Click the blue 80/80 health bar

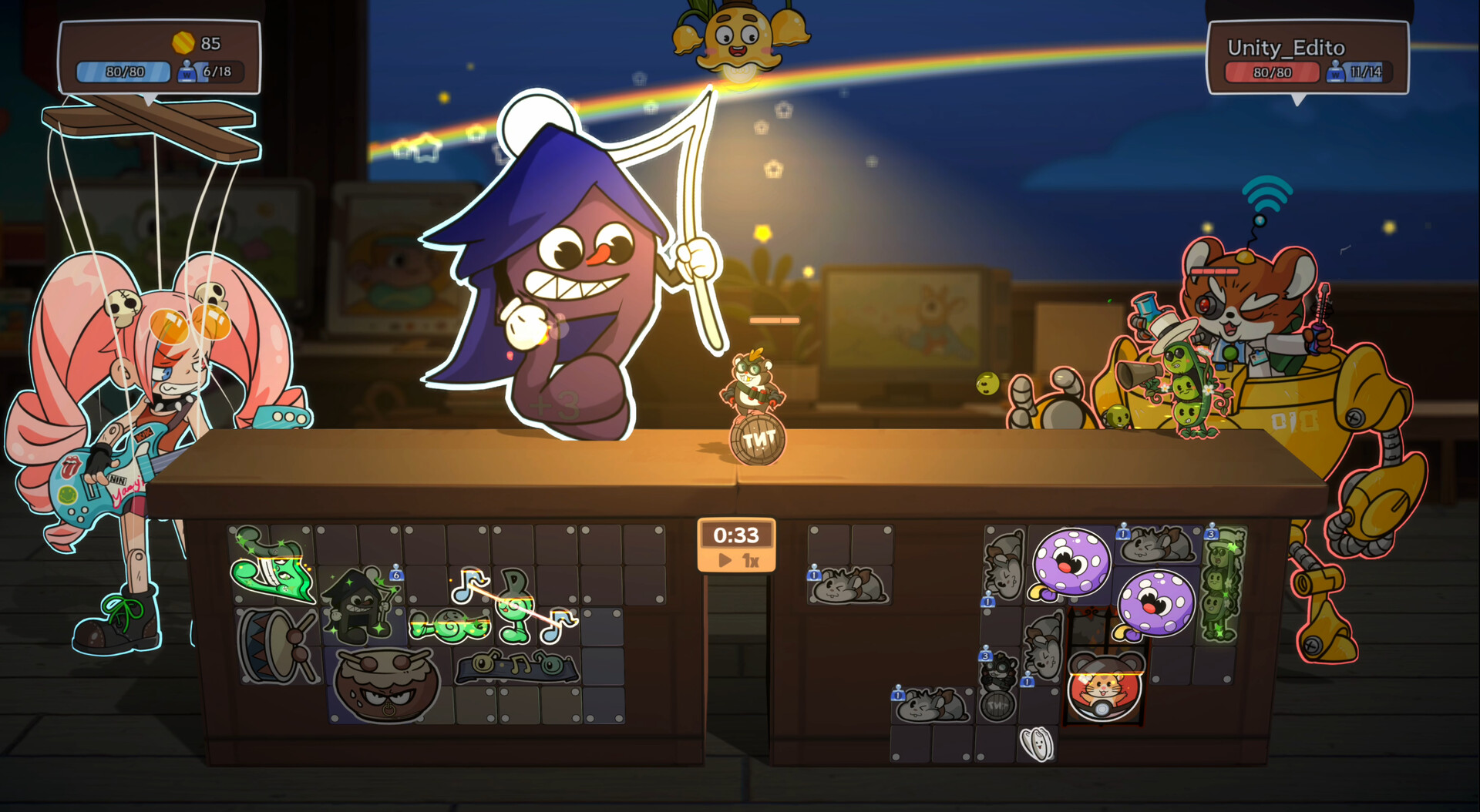click(x=123, y=71)
